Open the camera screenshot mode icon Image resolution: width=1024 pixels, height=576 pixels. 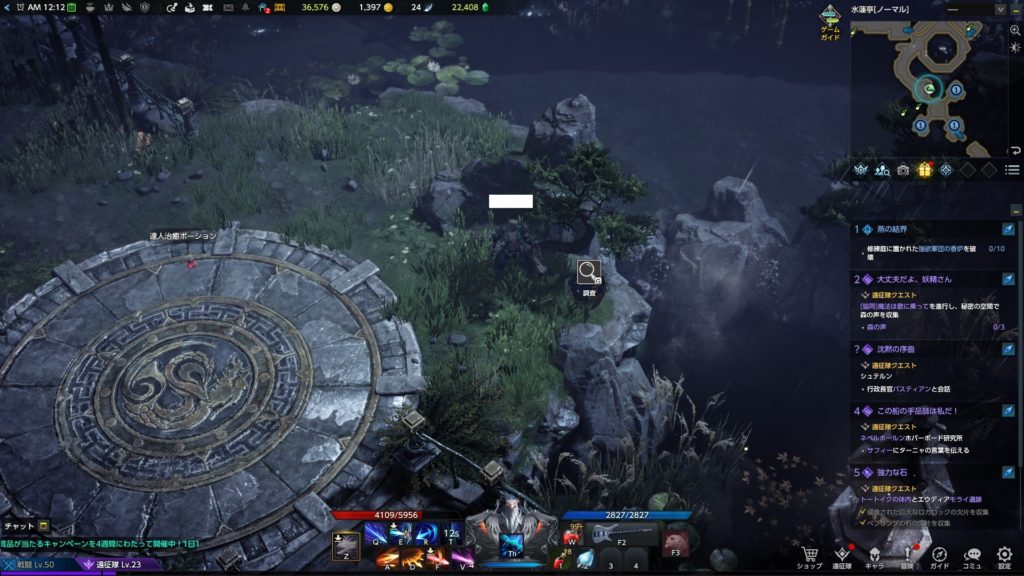(x=904, y=170)
